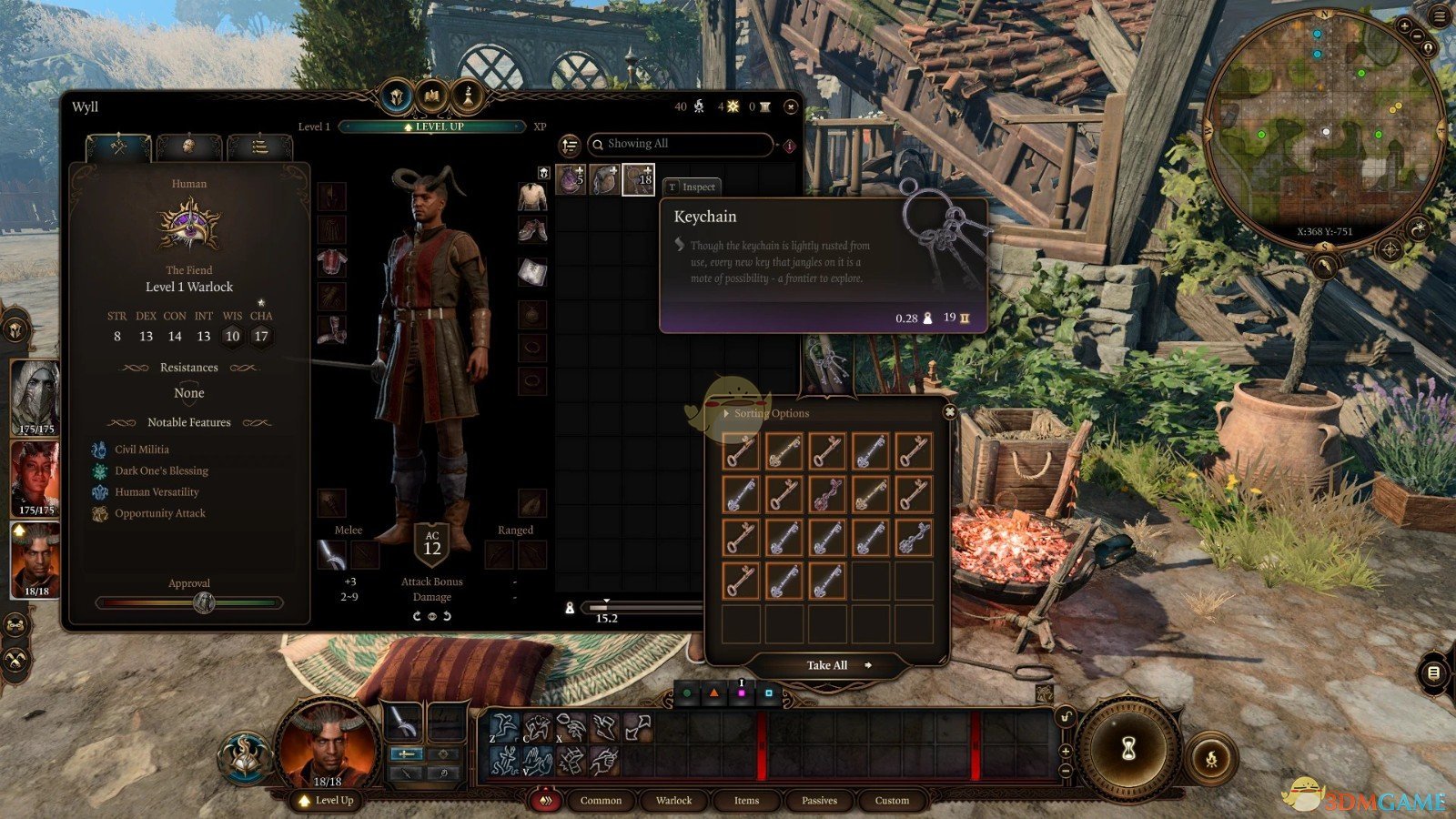Inspect the selected Keychain item
Image resolution: width=1456 pixels, height=819 pixels.
[x=692, y=187]
